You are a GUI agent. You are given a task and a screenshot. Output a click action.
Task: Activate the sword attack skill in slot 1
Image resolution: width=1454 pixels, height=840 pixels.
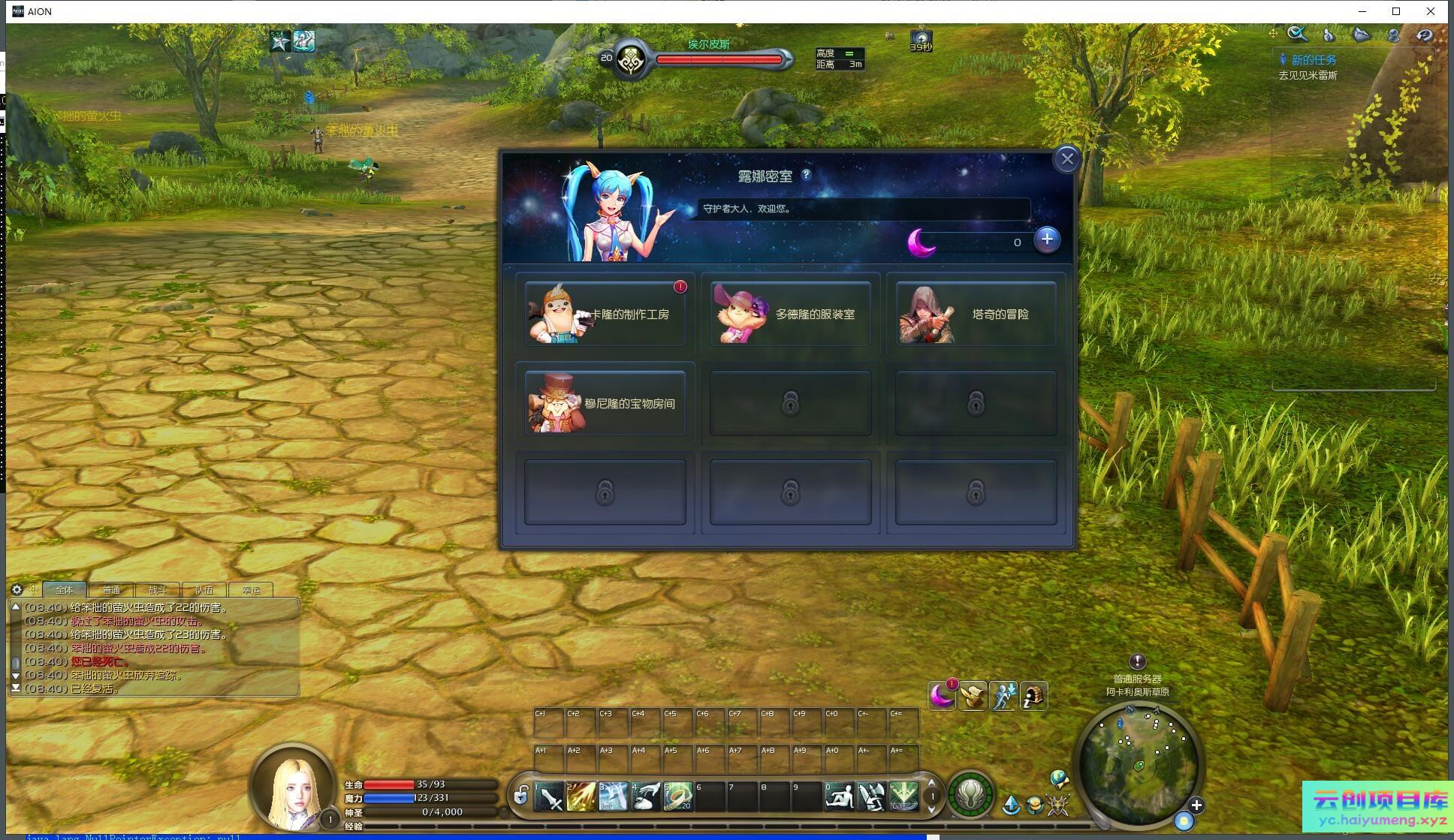point(549,796)
